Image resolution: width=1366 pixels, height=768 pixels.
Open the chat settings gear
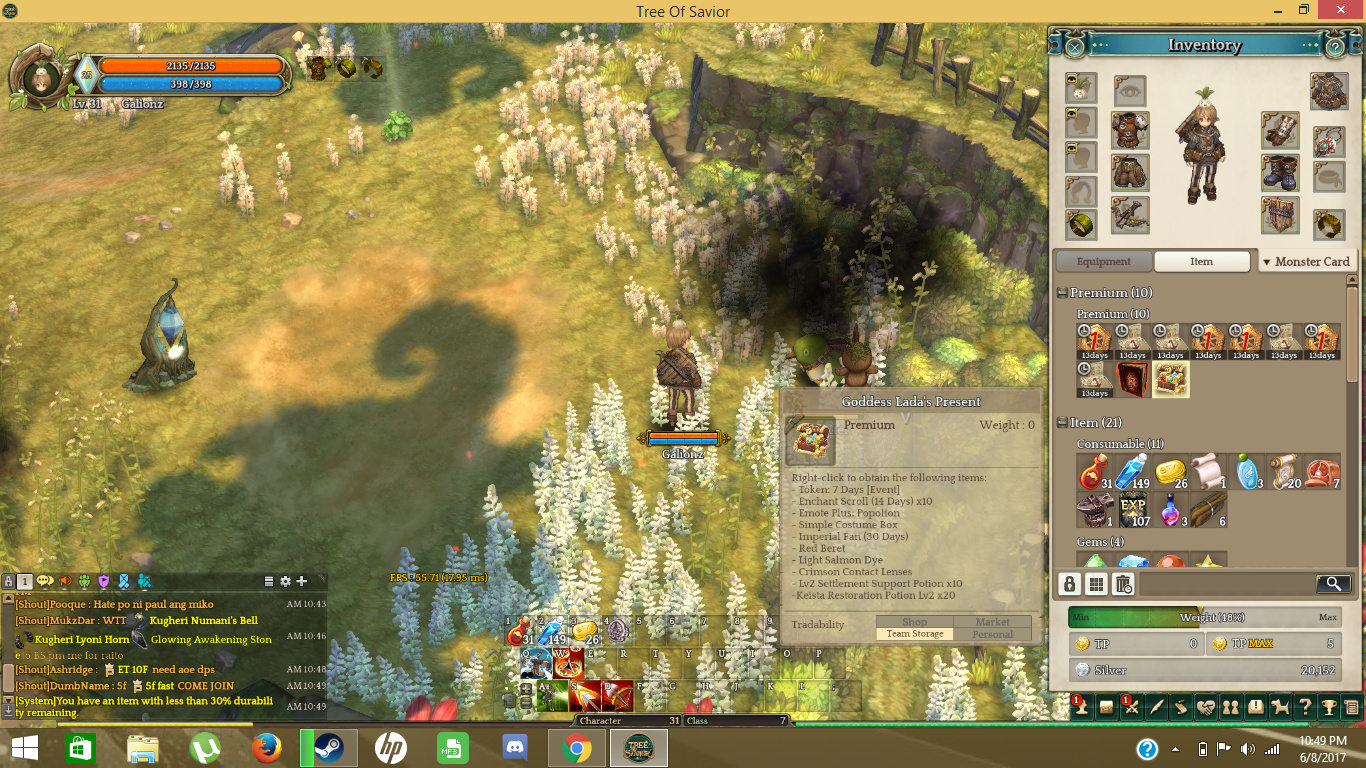pos(285,581)
